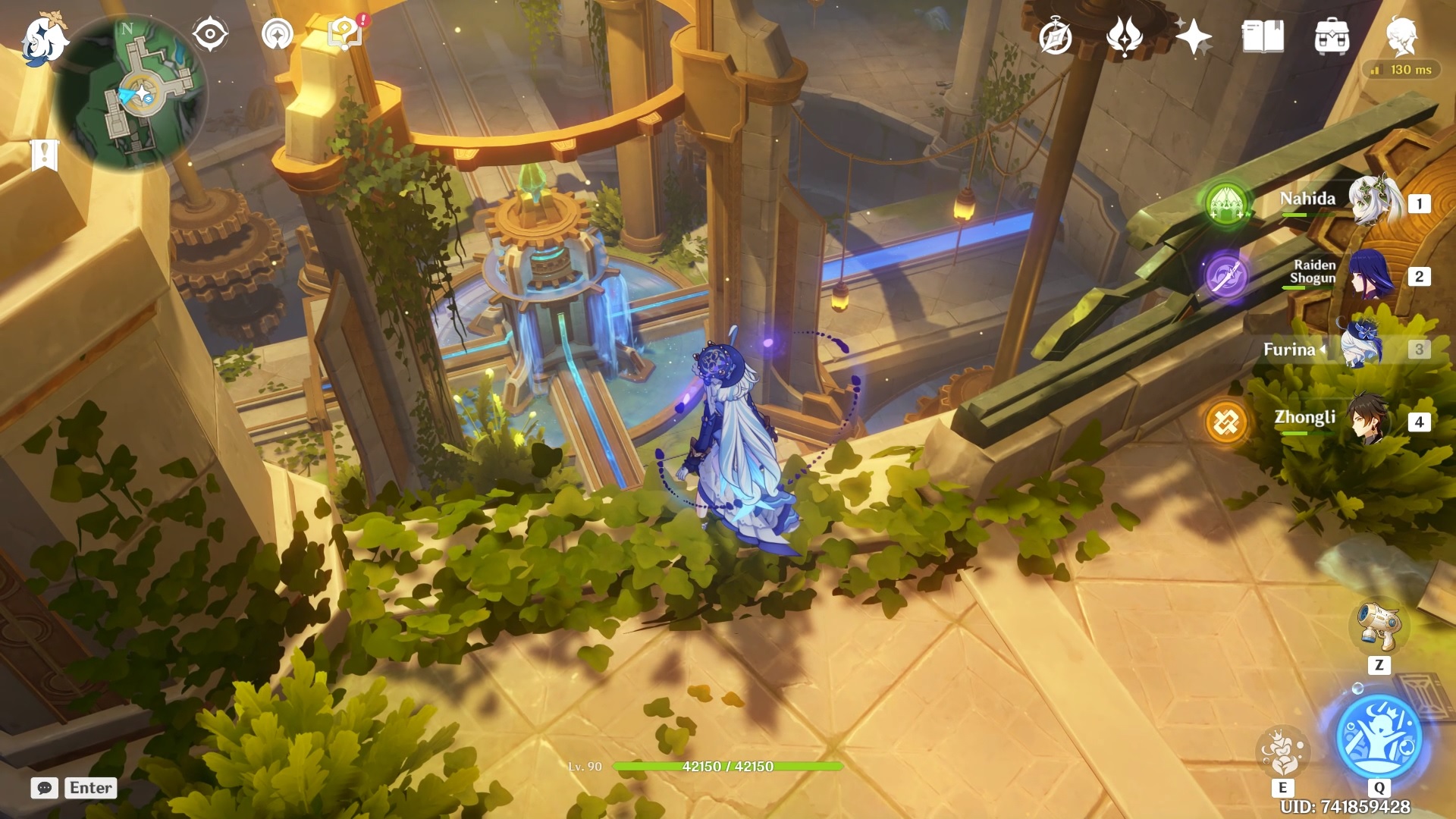Open the chat speech bubble
The width and height of the screenshot is (1456, 819).
pyautogui.click(x=45, y=788)
